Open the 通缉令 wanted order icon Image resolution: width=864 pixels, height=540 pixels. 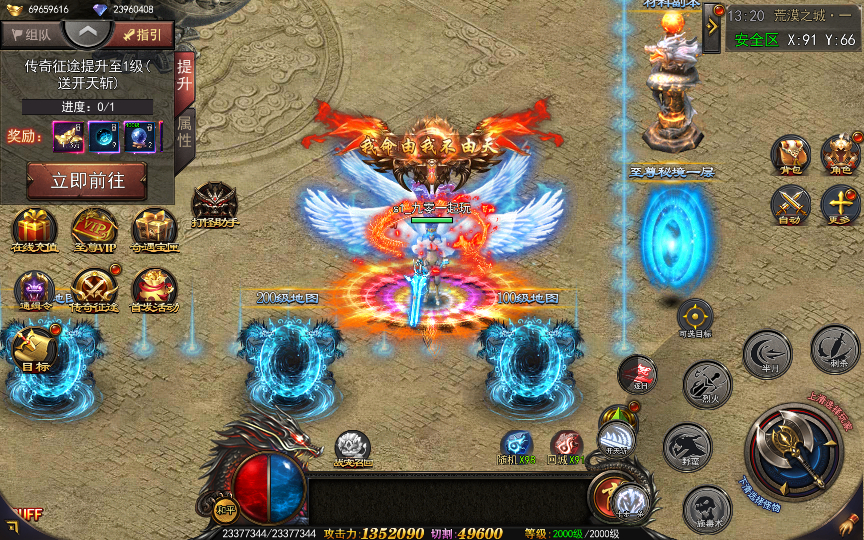[35, 290]
